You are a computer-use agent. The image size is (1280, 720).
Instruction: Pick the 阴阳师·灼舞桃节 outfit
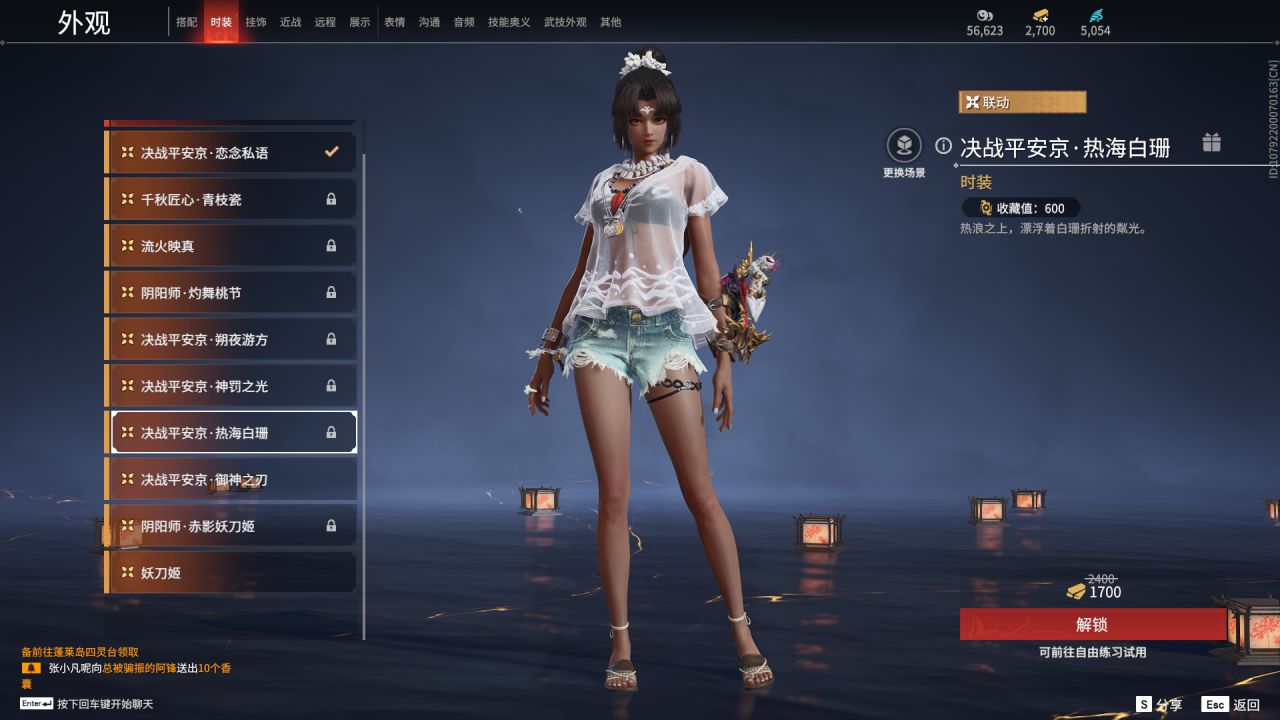pos(231,293)
